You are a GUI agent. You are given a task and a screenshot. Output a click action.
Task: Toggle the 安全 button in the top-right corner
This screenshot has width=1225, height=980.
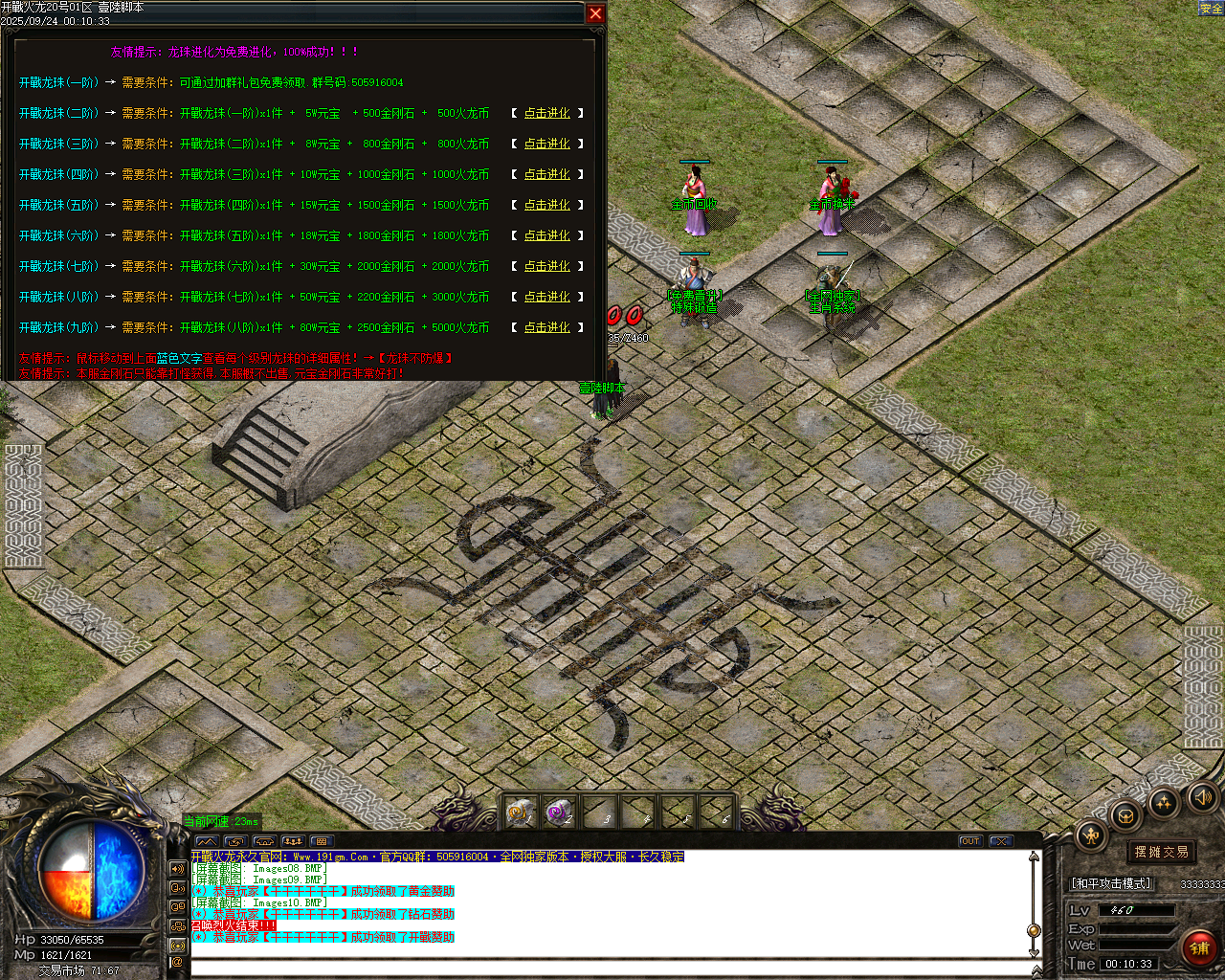[1212, 8]
